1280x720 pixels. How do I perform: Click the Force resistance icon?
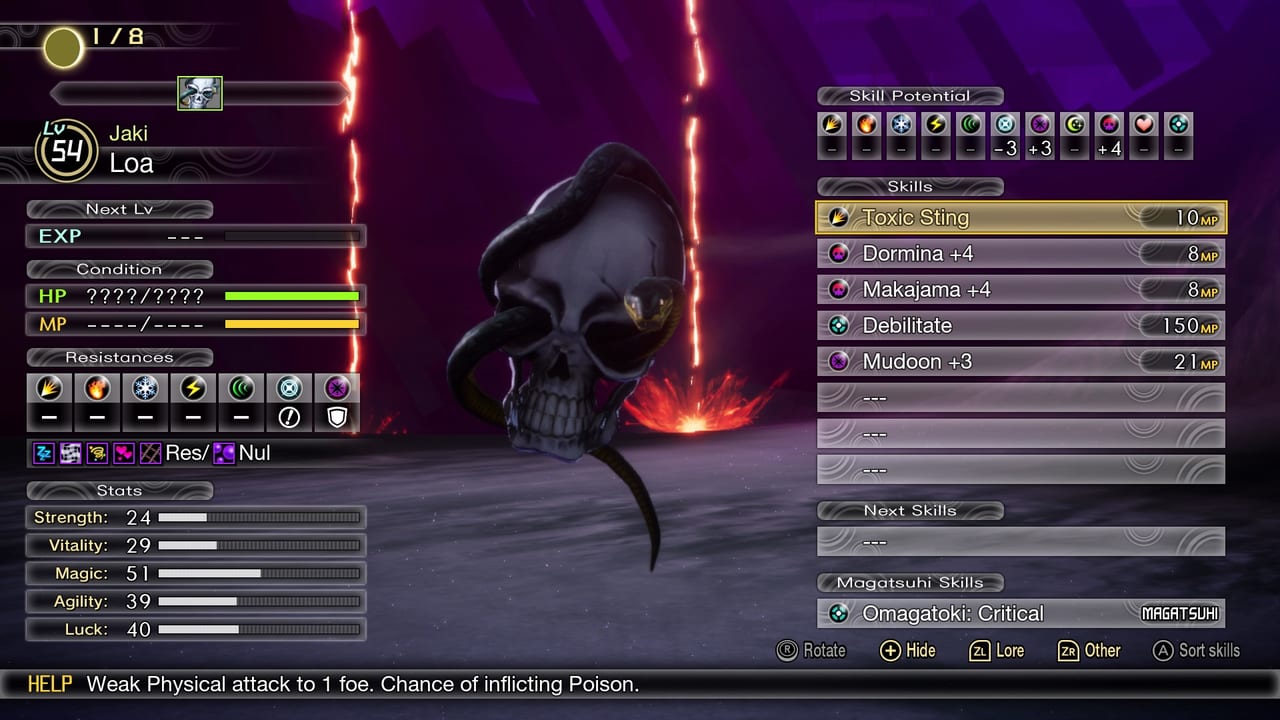coord(242,388)
